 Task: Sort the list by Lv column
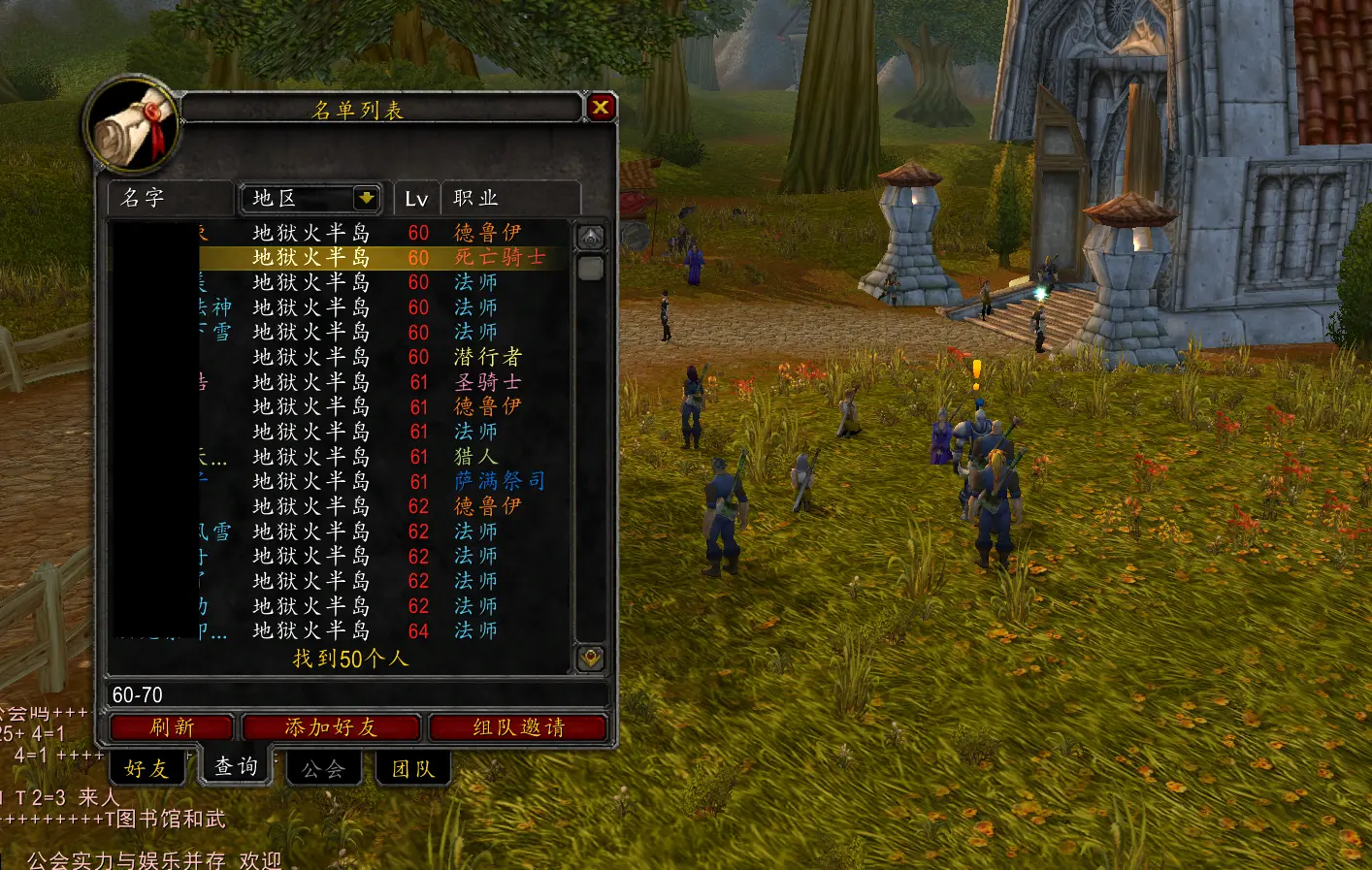tap(416, 199)
